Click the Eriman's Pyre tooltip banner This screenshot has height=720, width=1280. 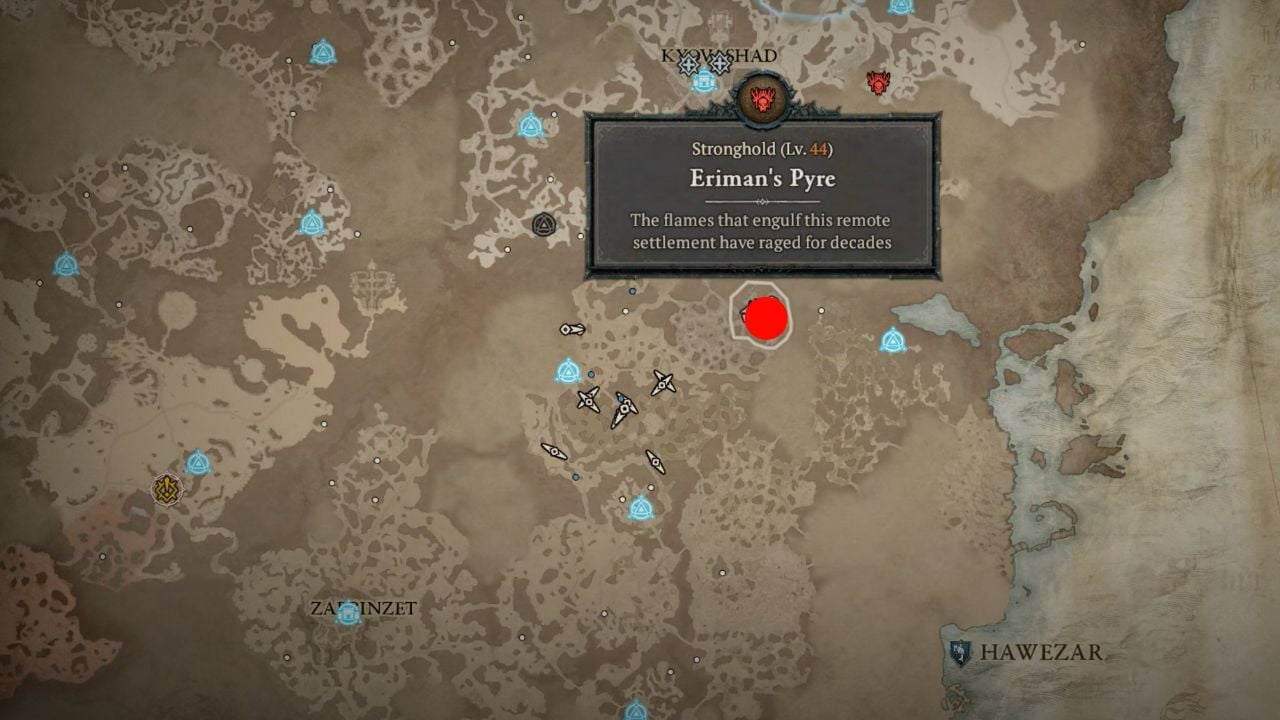click(x=765, y=195)
